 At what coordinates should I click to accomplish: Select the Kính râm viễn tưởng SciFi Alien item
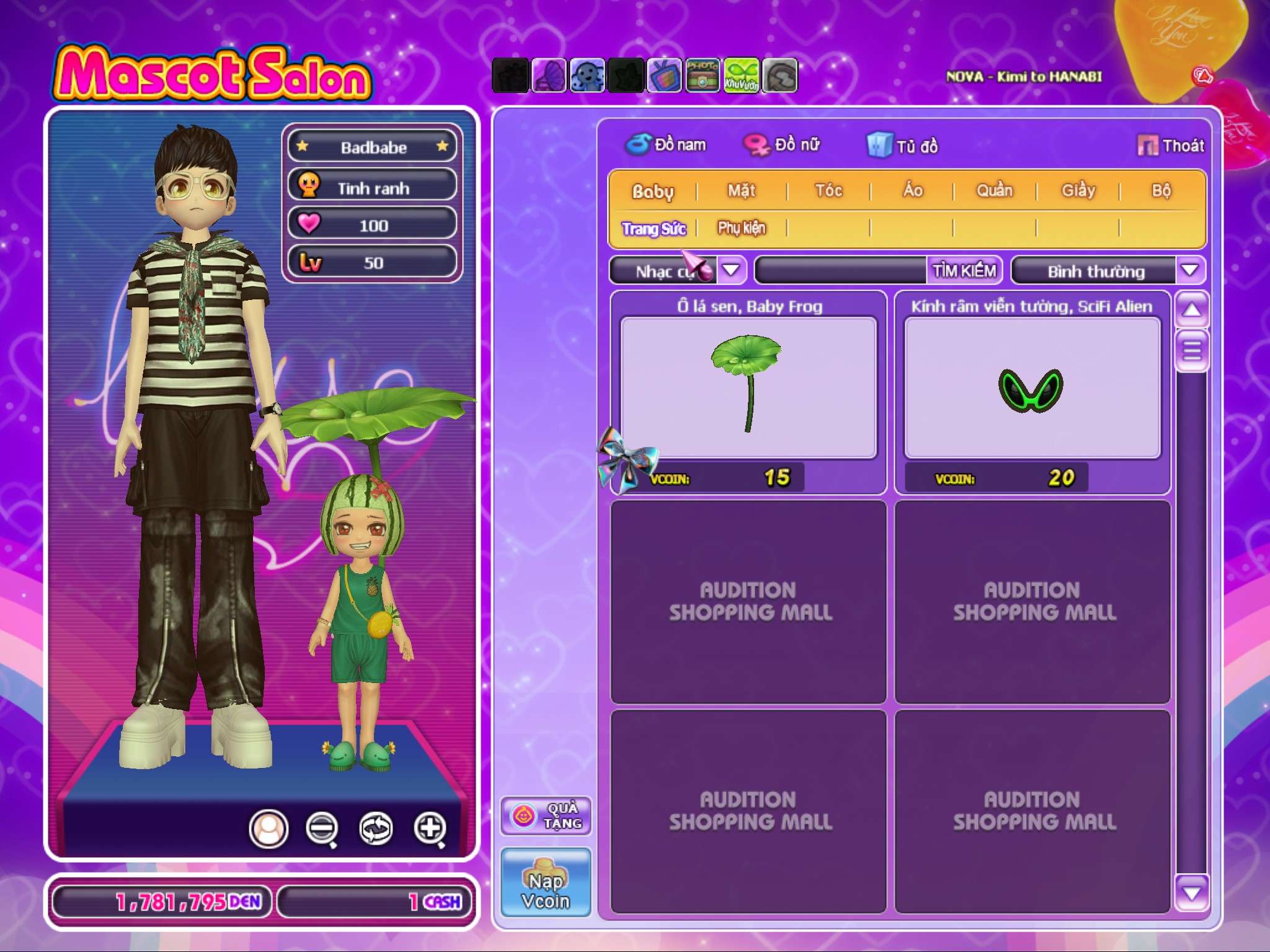click(x=1032, y=387)
